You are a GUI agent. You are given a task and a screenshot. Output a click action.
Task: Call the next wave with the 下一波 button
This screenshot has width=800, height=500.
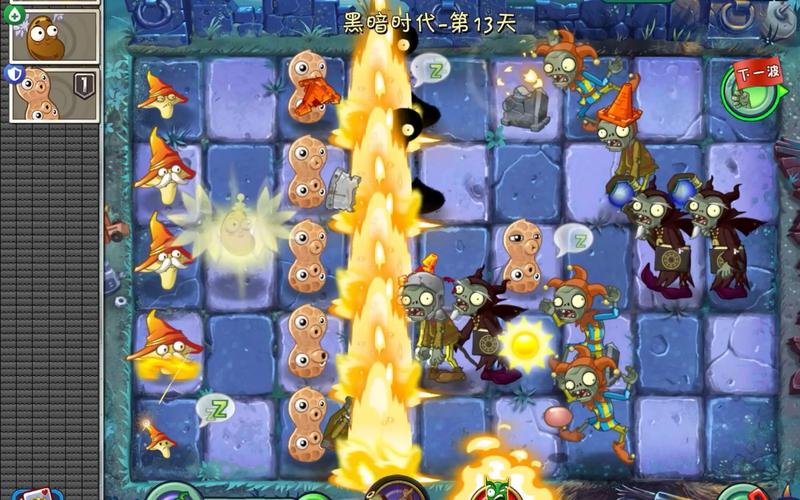[750, 86]
